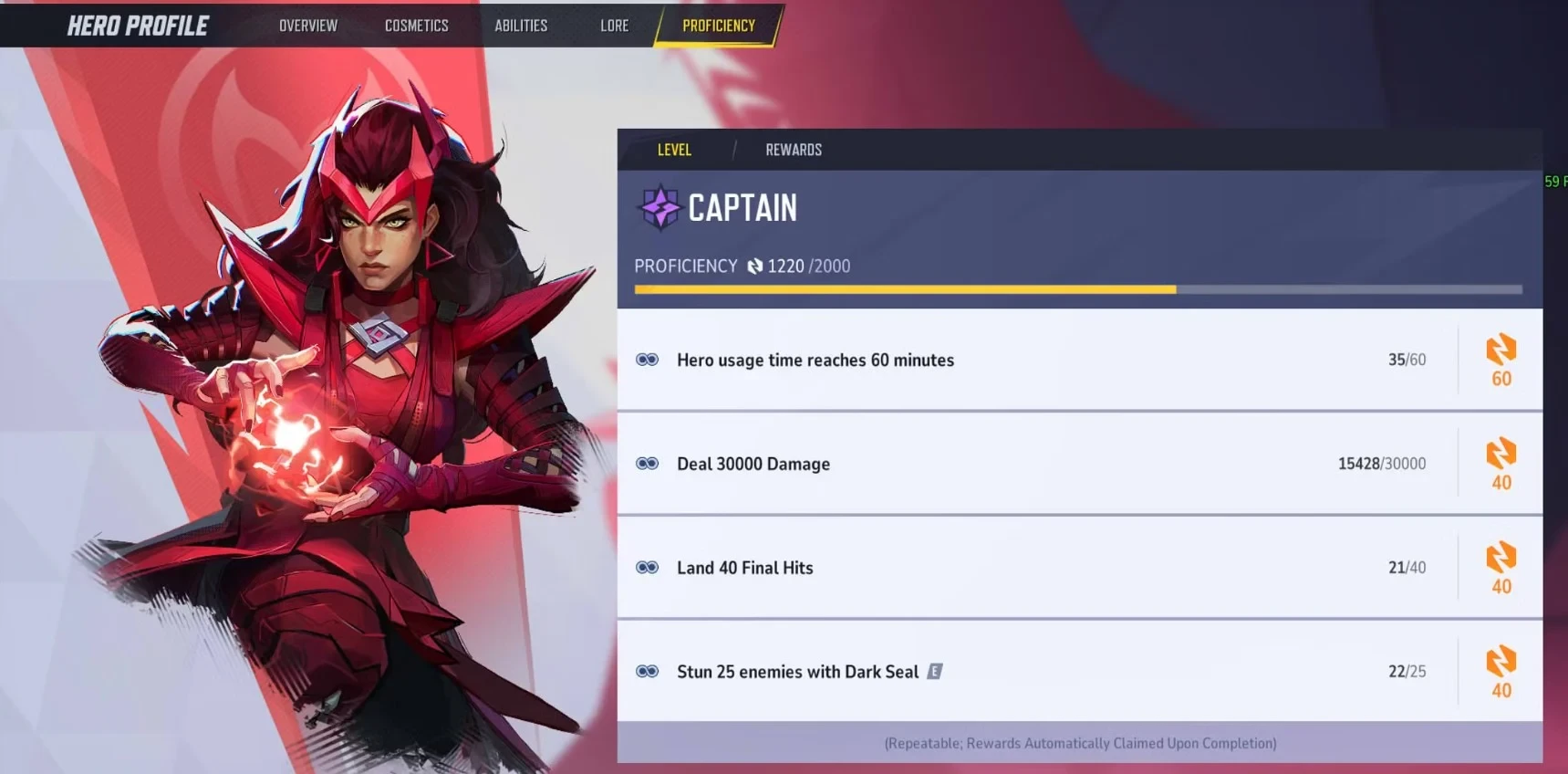Switch to the Cosmetics tab

(x=416, y=26)
